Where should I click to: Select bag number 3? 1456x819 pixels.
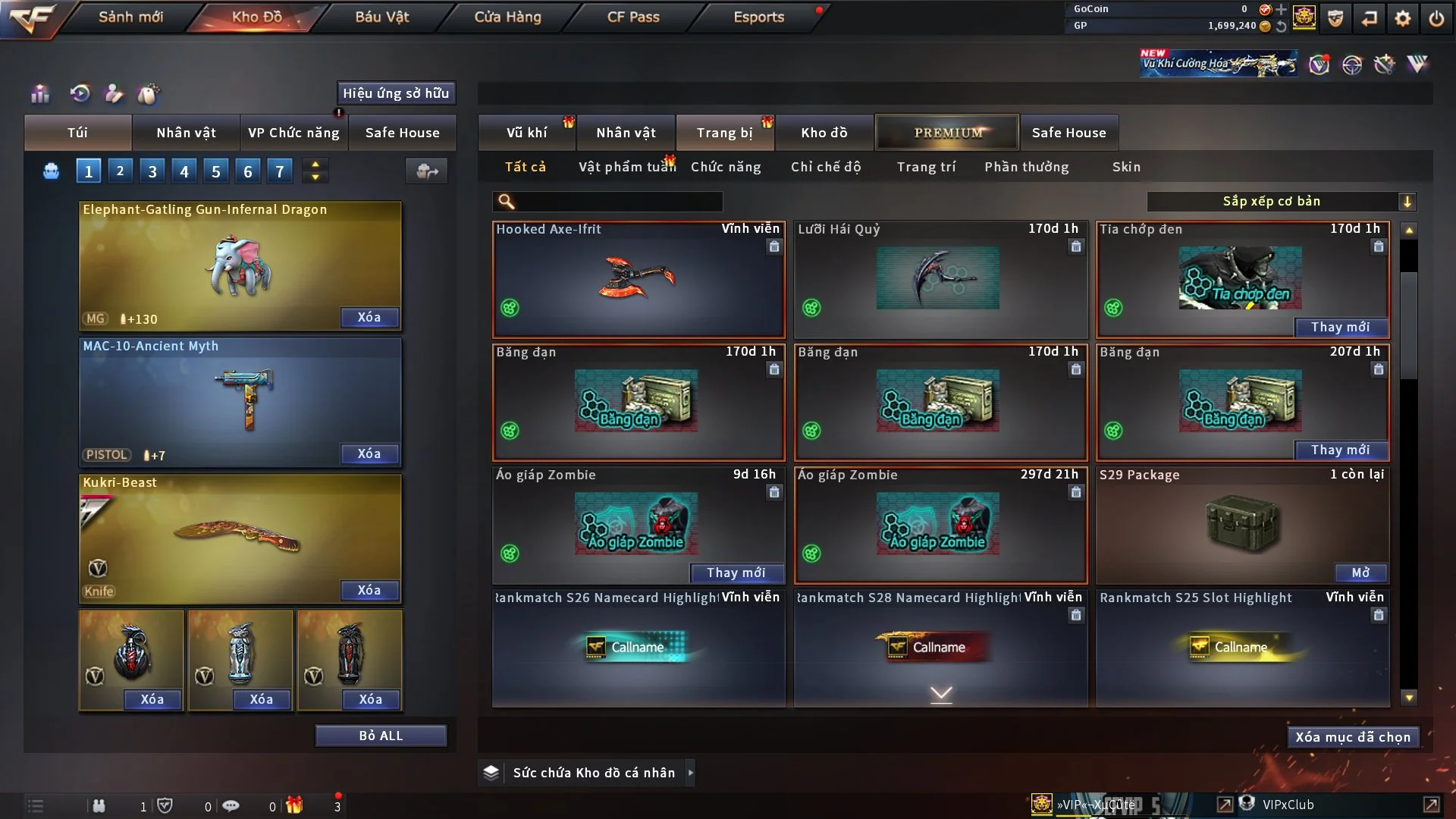(x=152, y=171)
